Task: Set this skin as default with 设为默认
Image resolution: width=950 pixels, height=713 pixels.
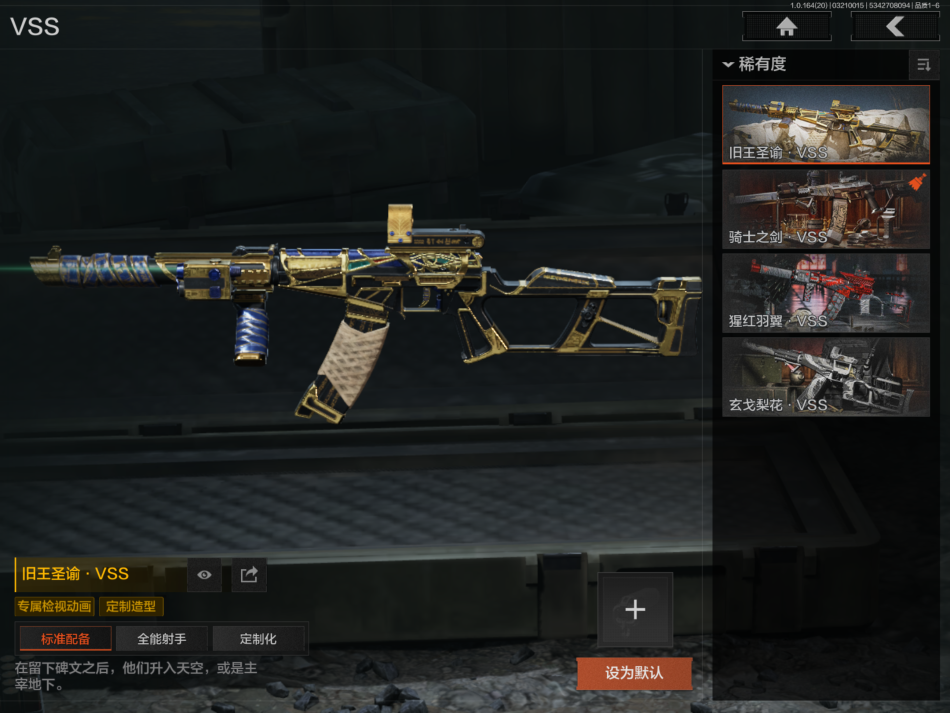Action: click(x=634, y=673)
